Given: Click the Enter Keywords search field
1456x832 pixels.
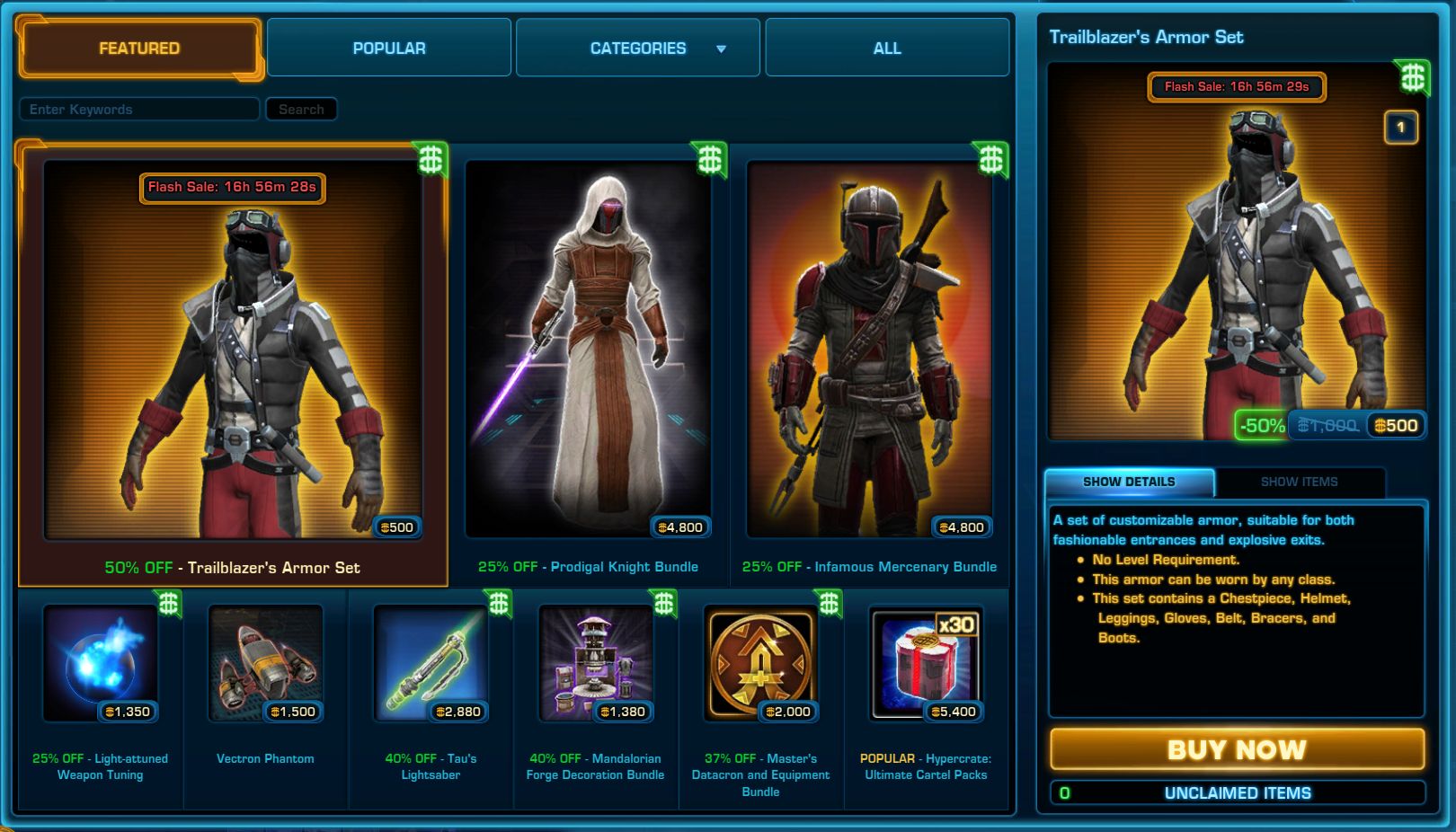Looking at the screenshot, I should pyautogui.click(x=139, y=109).
